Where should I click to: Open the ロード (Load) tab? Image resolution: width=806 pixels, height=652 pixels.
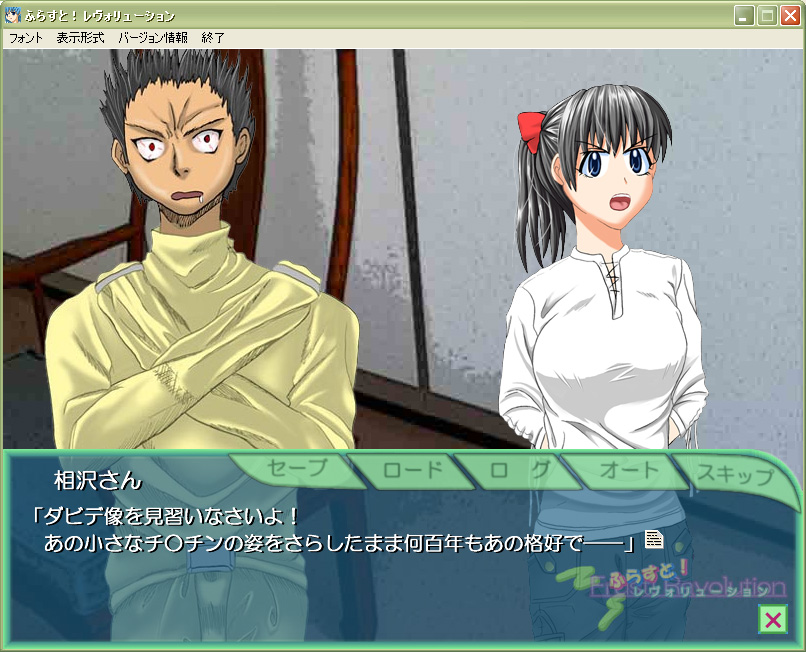pyautogui.click(x=405, y=470)
